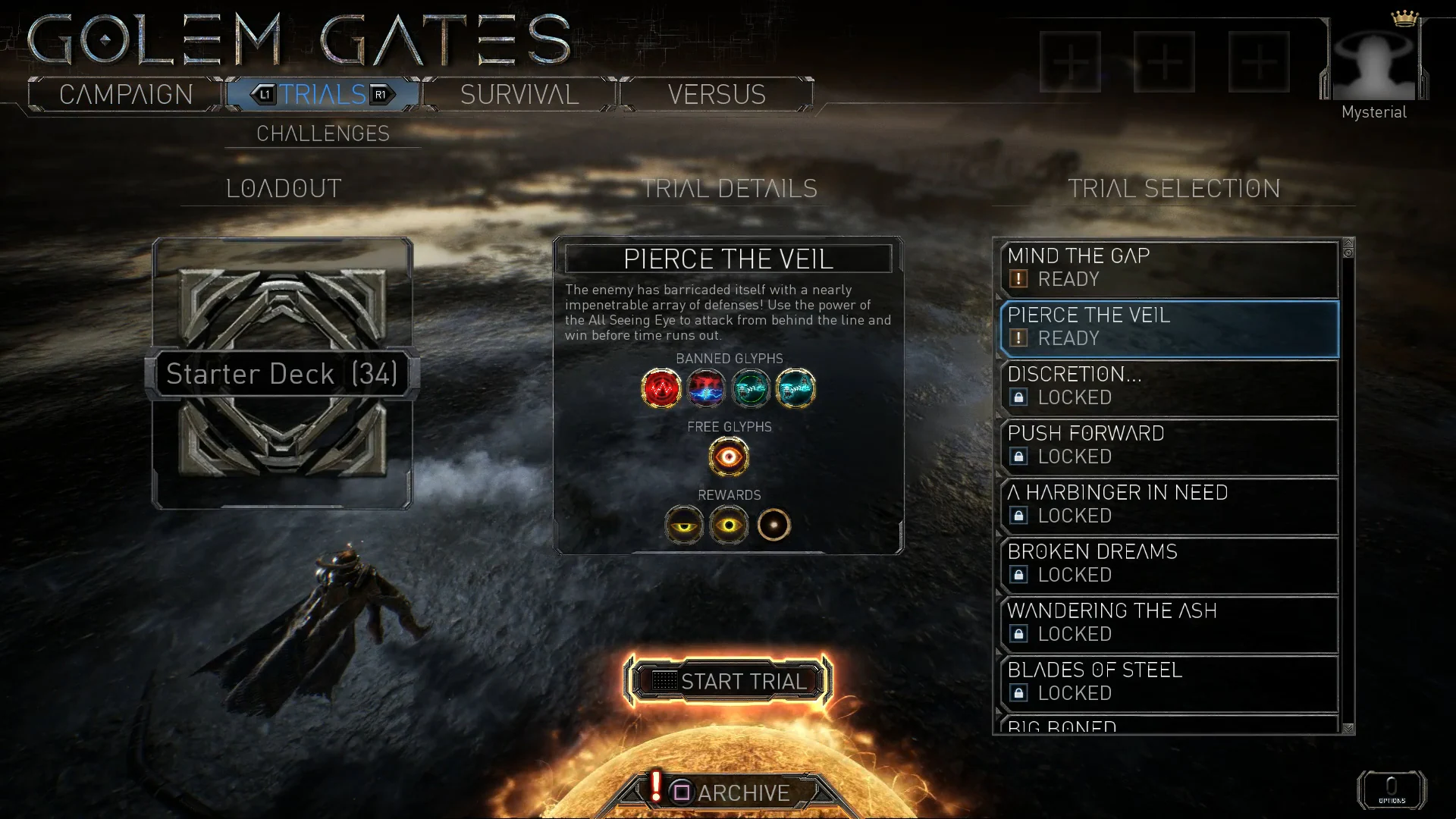Toggle the Pierce the Veil ready indicator
This screenshot has height=819, width=1456.
coord(1019,338)
